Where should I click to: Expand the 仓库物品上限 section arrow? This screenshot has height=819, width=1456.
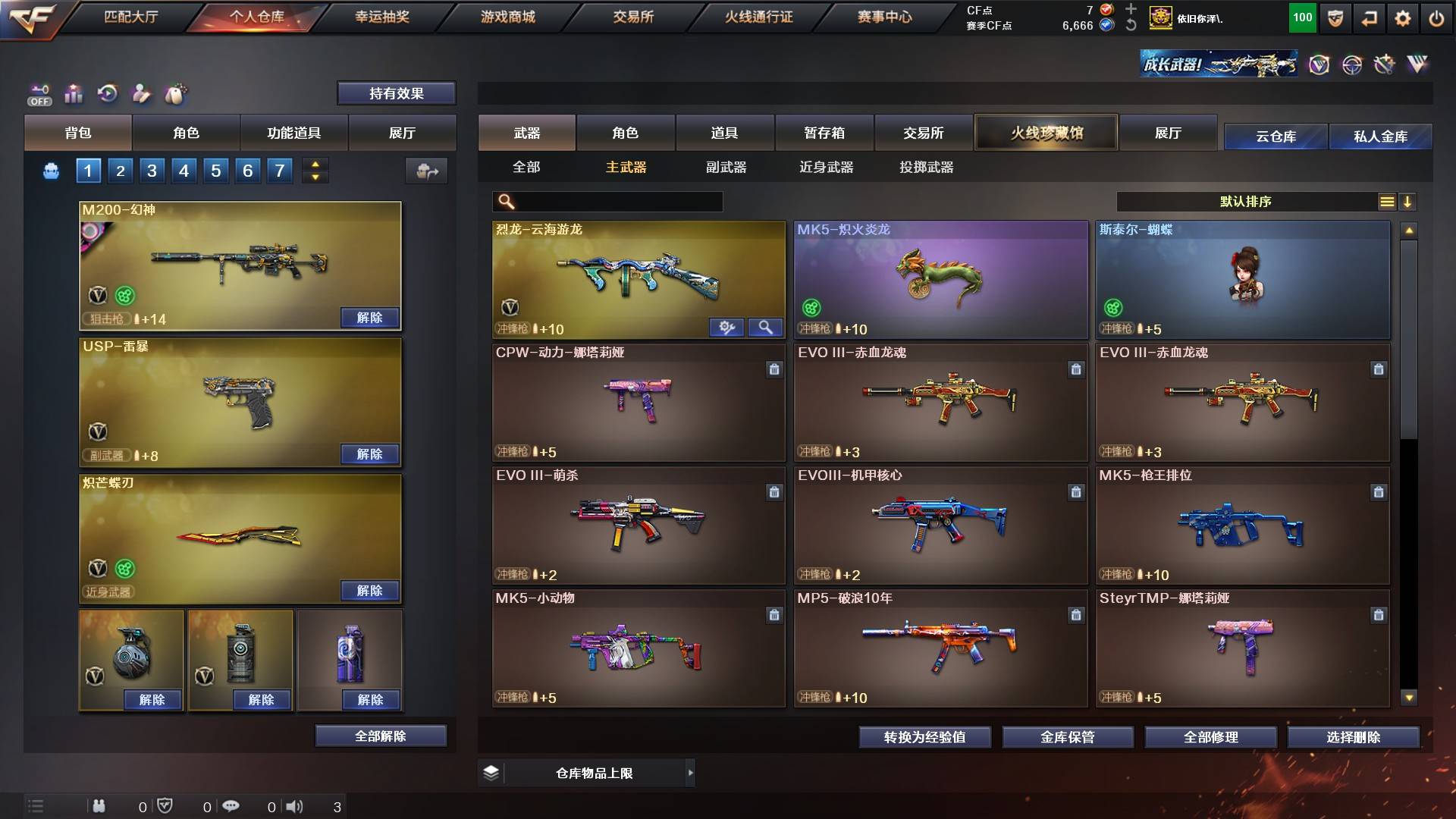pyautogui.click(x=689, y=773)
